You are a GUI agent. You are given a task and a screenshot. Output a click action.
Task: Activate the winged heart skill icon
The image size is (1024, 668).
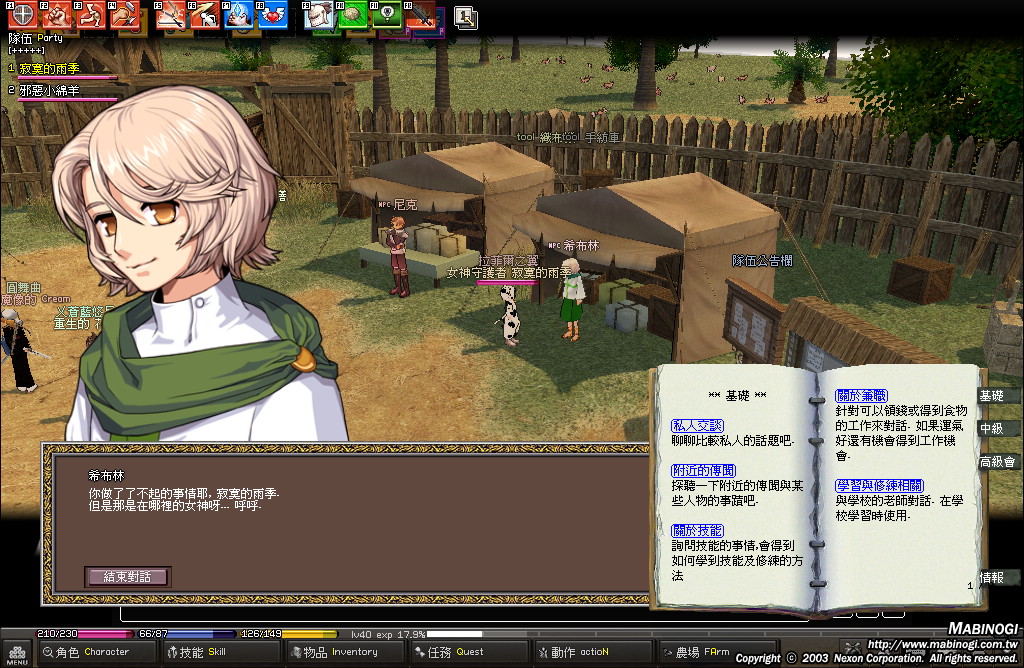[270, 15]
